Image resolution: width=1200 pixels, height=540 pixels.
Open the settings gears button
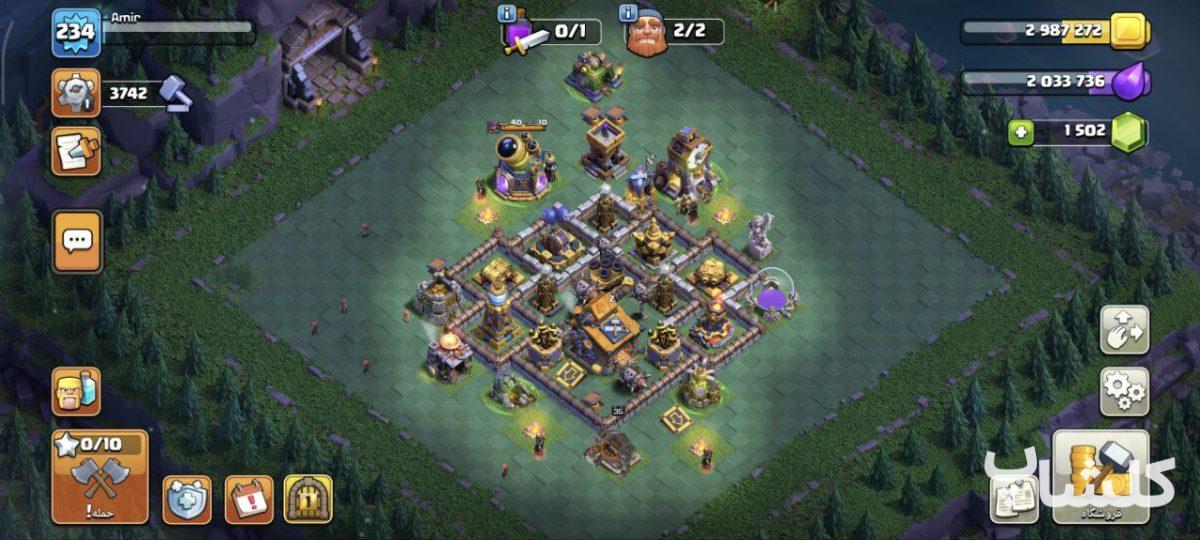coord(1124,391)
